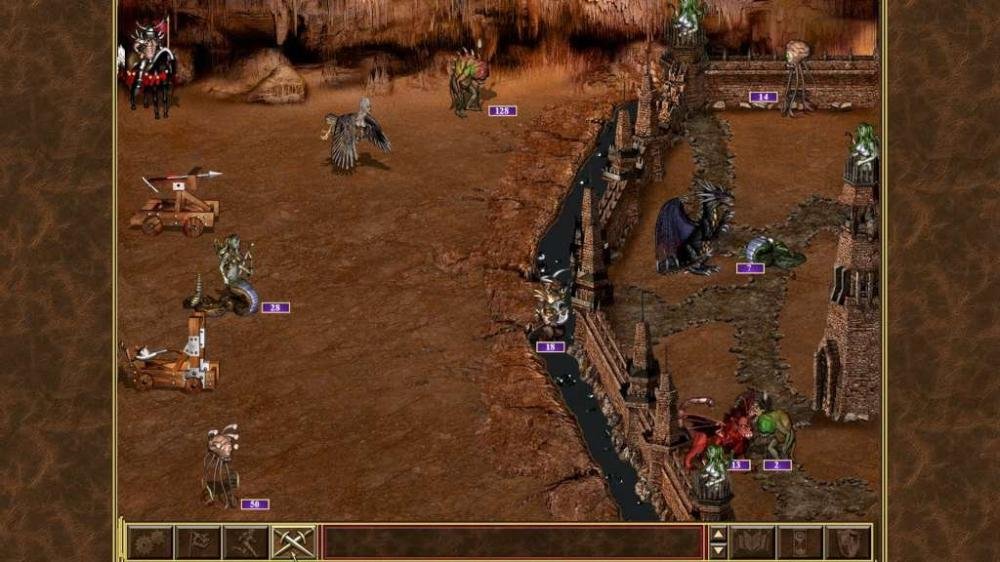Click the hourglass wait button

coord(800,542)
